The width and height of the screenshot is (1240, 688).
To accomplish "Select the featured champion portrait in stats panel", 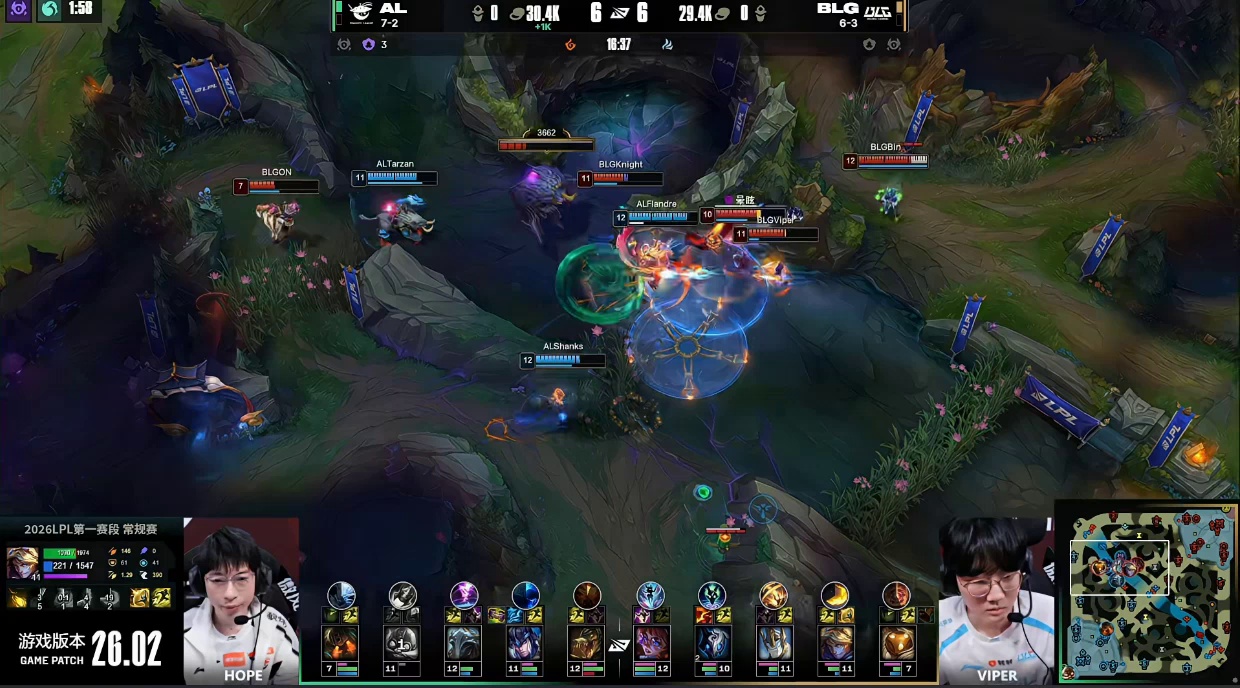I will pos(22,563).
